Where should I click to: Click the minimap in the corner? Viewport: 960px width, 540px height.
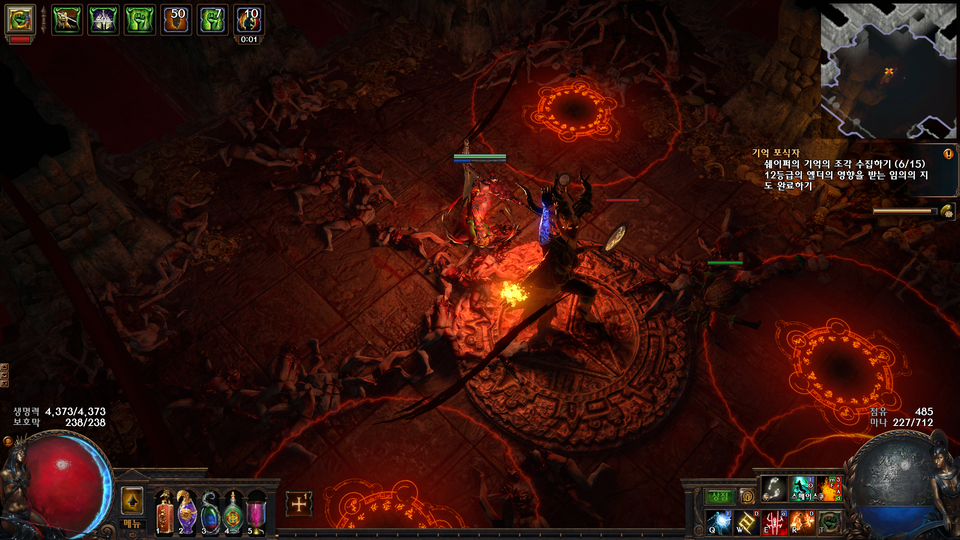coord(888,70)
